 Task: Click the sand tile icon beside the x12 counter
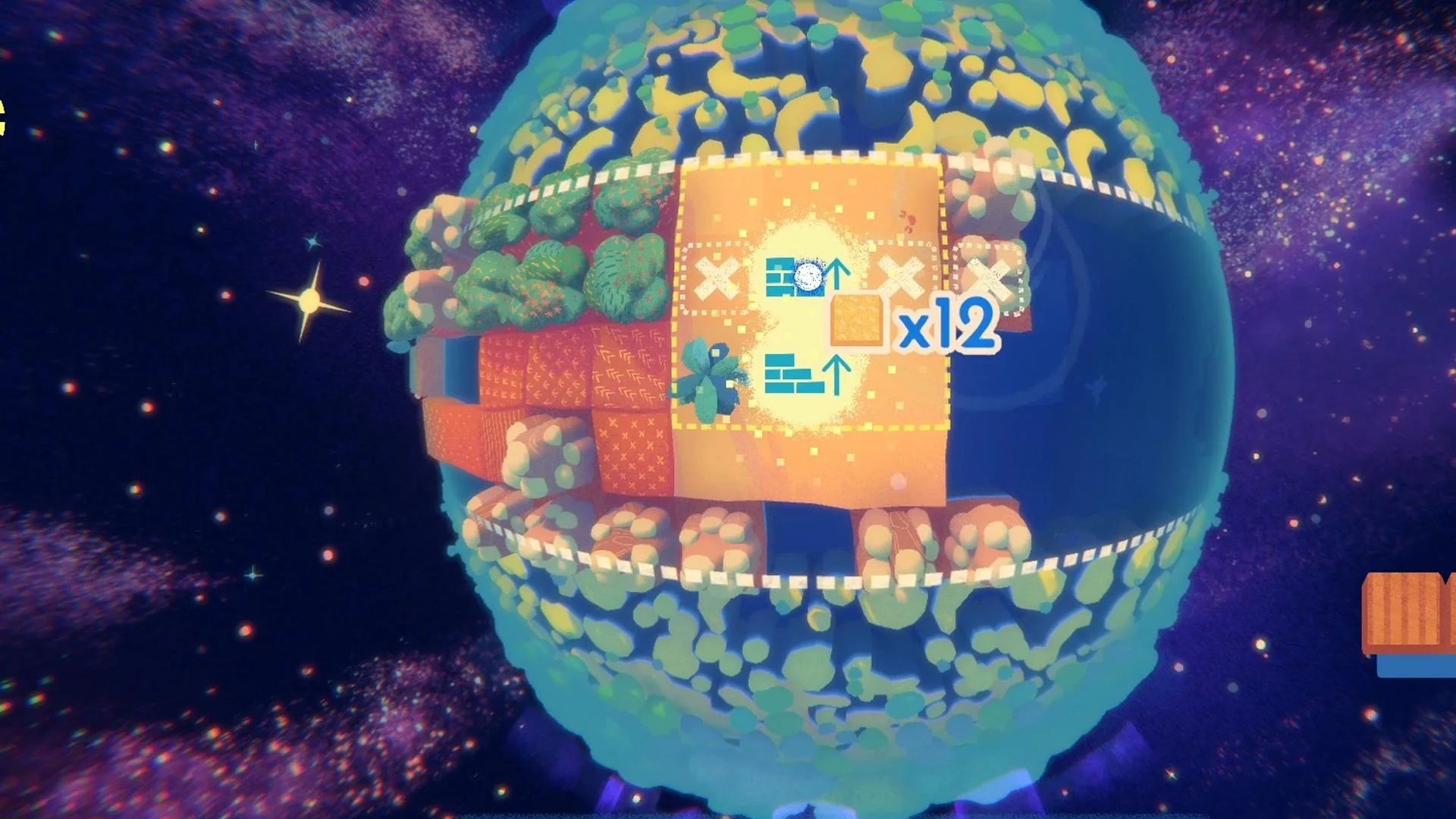[856, 322]
